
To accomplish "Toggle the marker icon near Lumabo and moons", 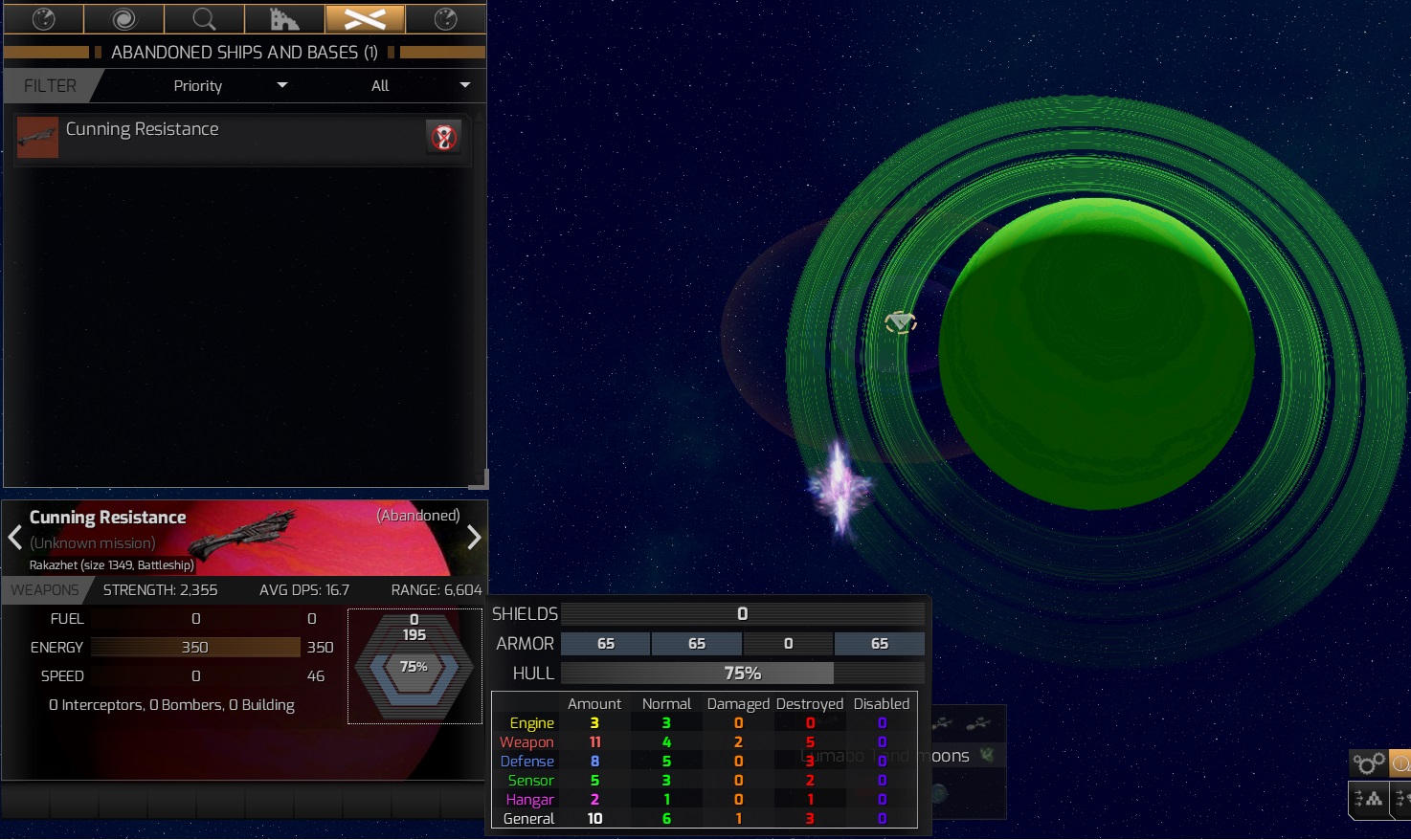I will [986, 755].
